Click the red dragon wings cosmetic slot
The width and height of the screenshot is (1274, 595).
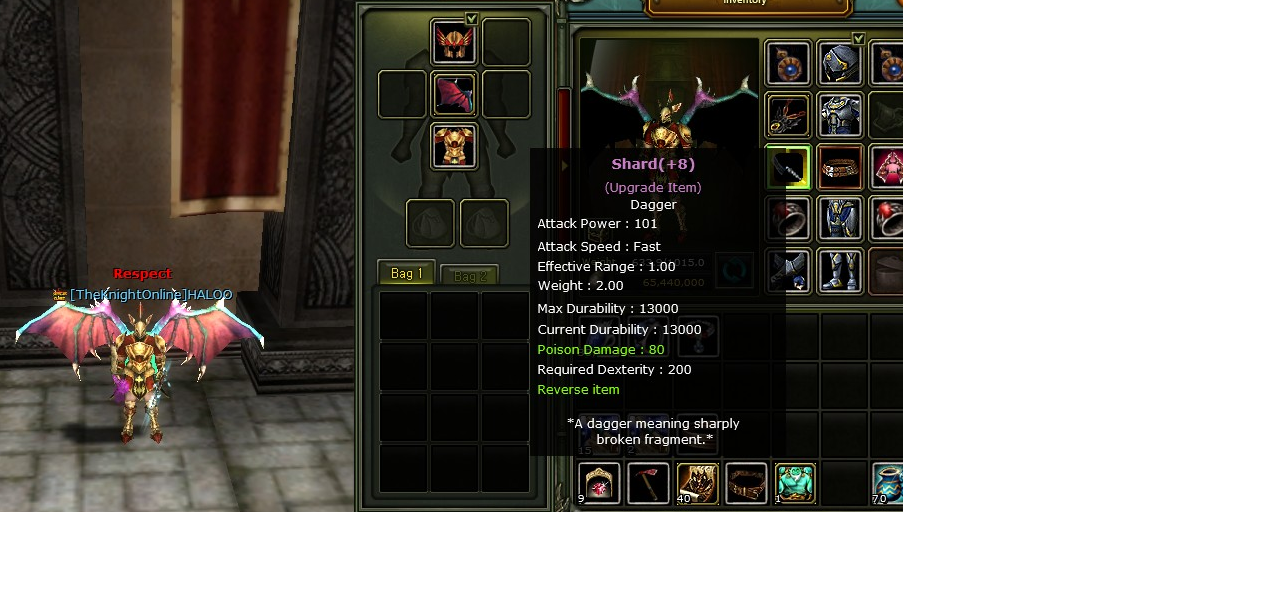click(x=454, y=95)
